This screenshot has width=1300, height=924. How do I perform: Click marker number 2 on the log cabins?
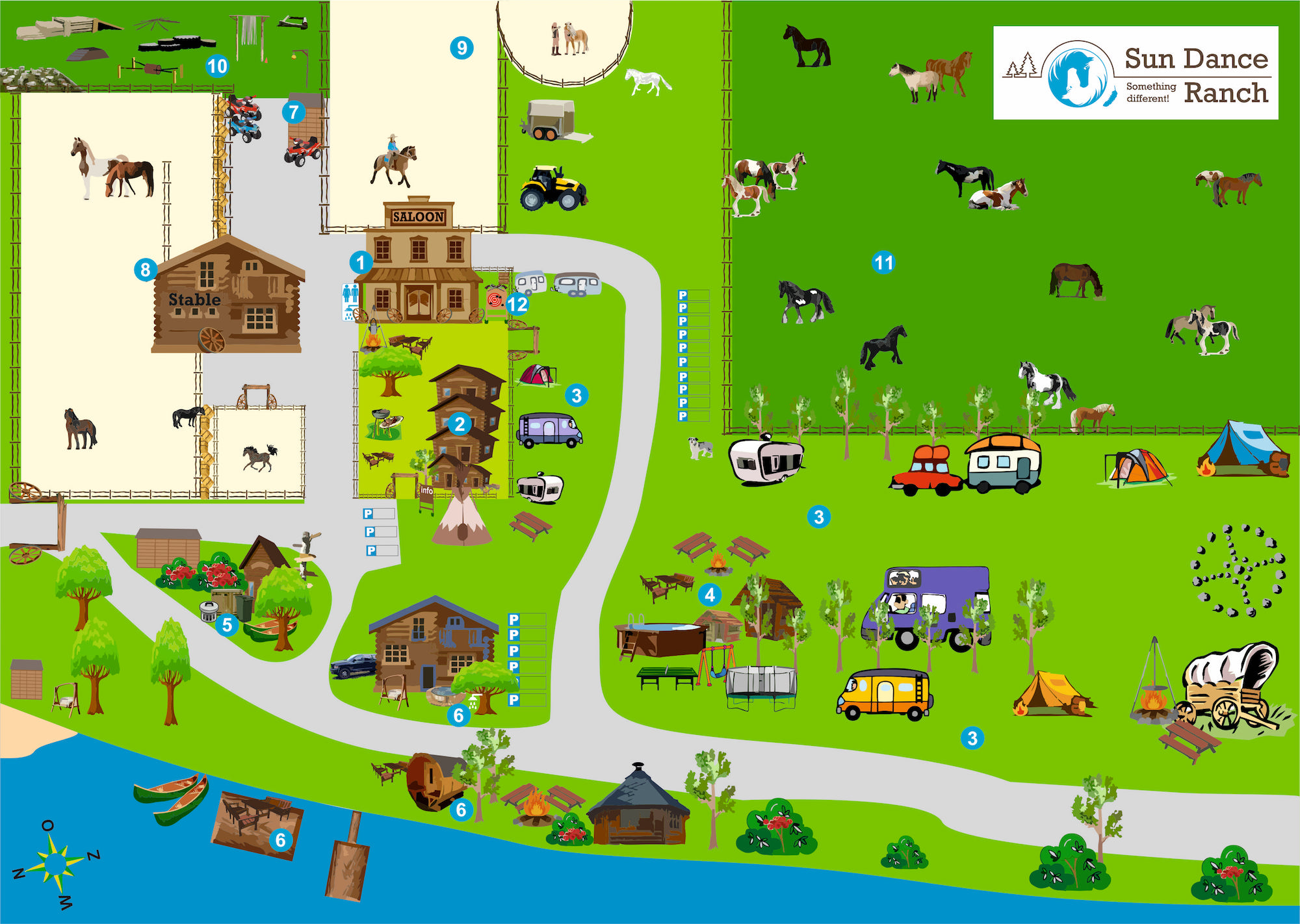point(460,424)
